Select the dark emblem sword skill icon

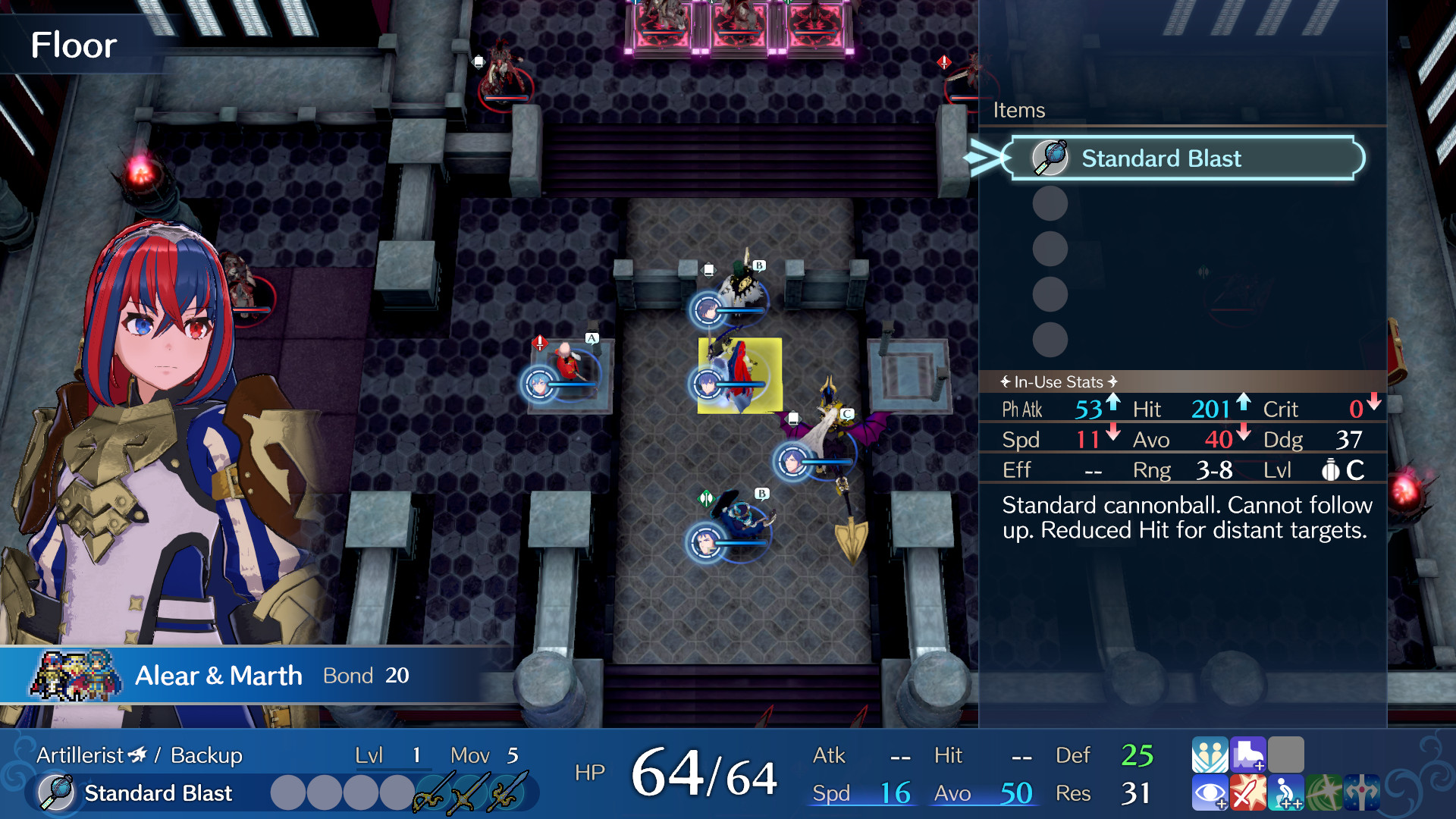(x=1362, y=792)
